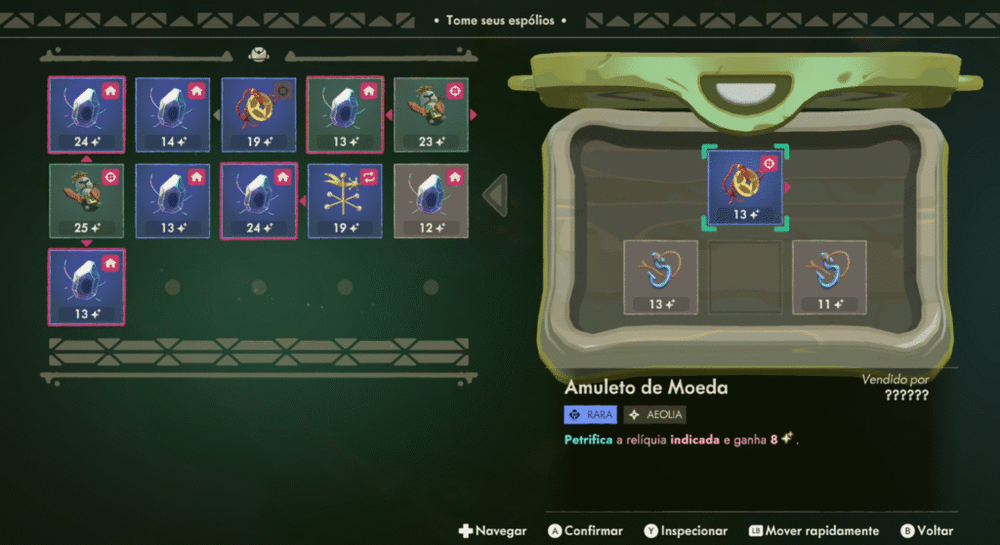1000x545 pixels.
Task: Choose the helmeted warrior relic worth 23
Action: (x=431, y=115)
